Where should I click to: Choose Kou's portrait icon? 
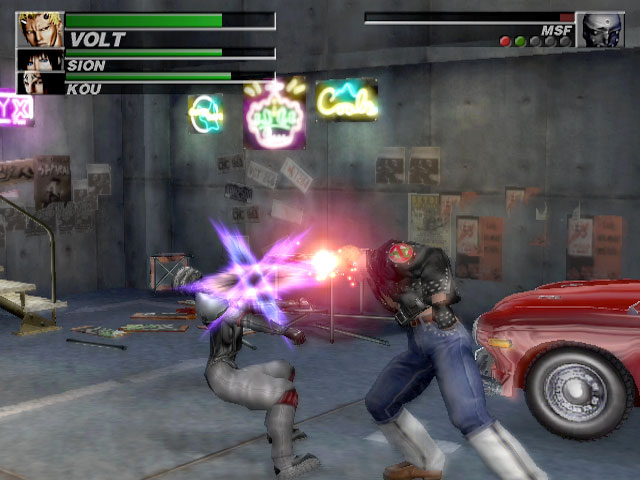click(x=40, y=83)
